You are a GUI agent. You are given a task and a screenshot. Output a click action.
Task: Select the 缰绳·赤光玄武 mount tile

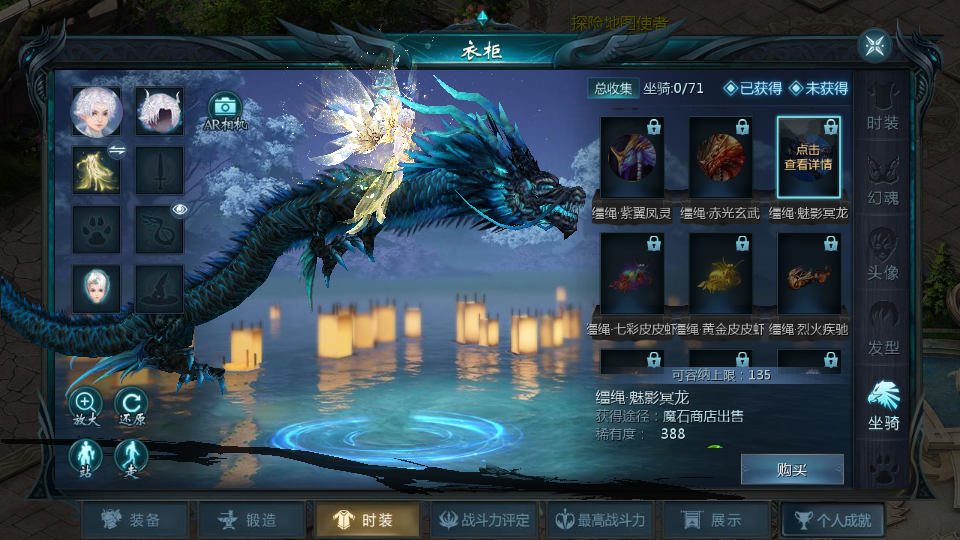pyautogui.click(x=720, y=157)
